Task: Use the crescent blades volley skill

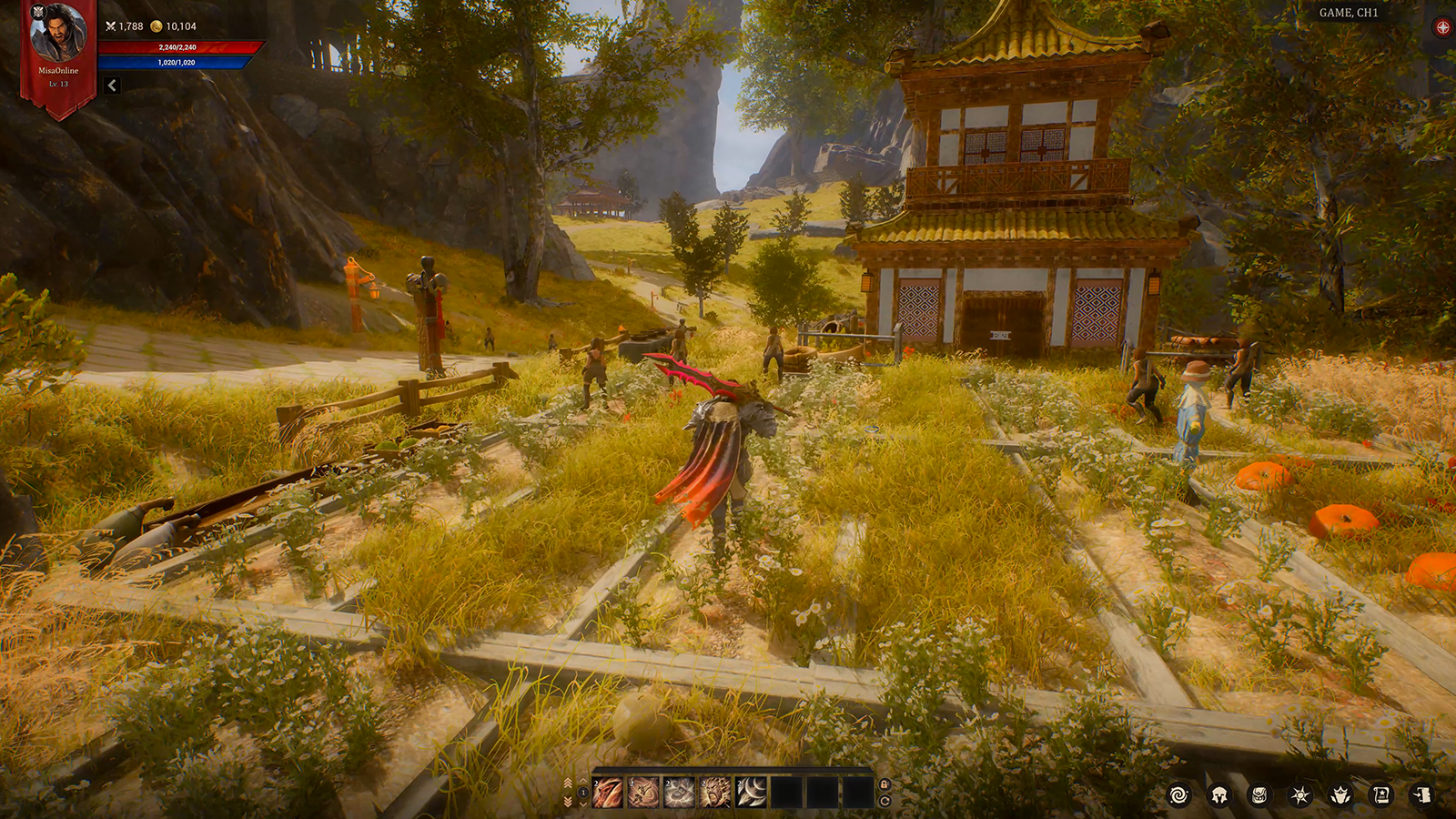Action: click(751, 793)
